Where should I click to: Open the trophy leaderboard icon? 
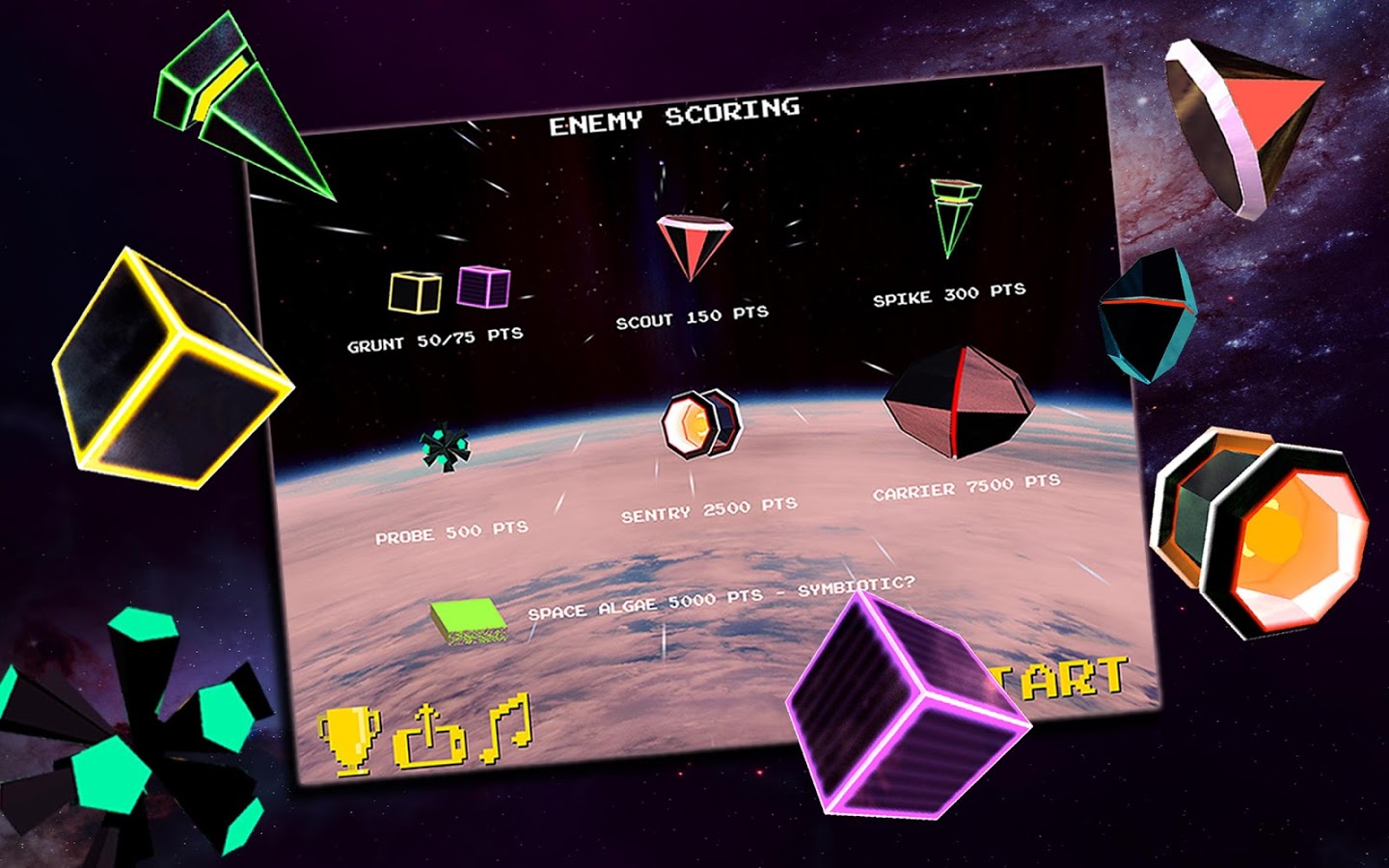click(348, 740)
